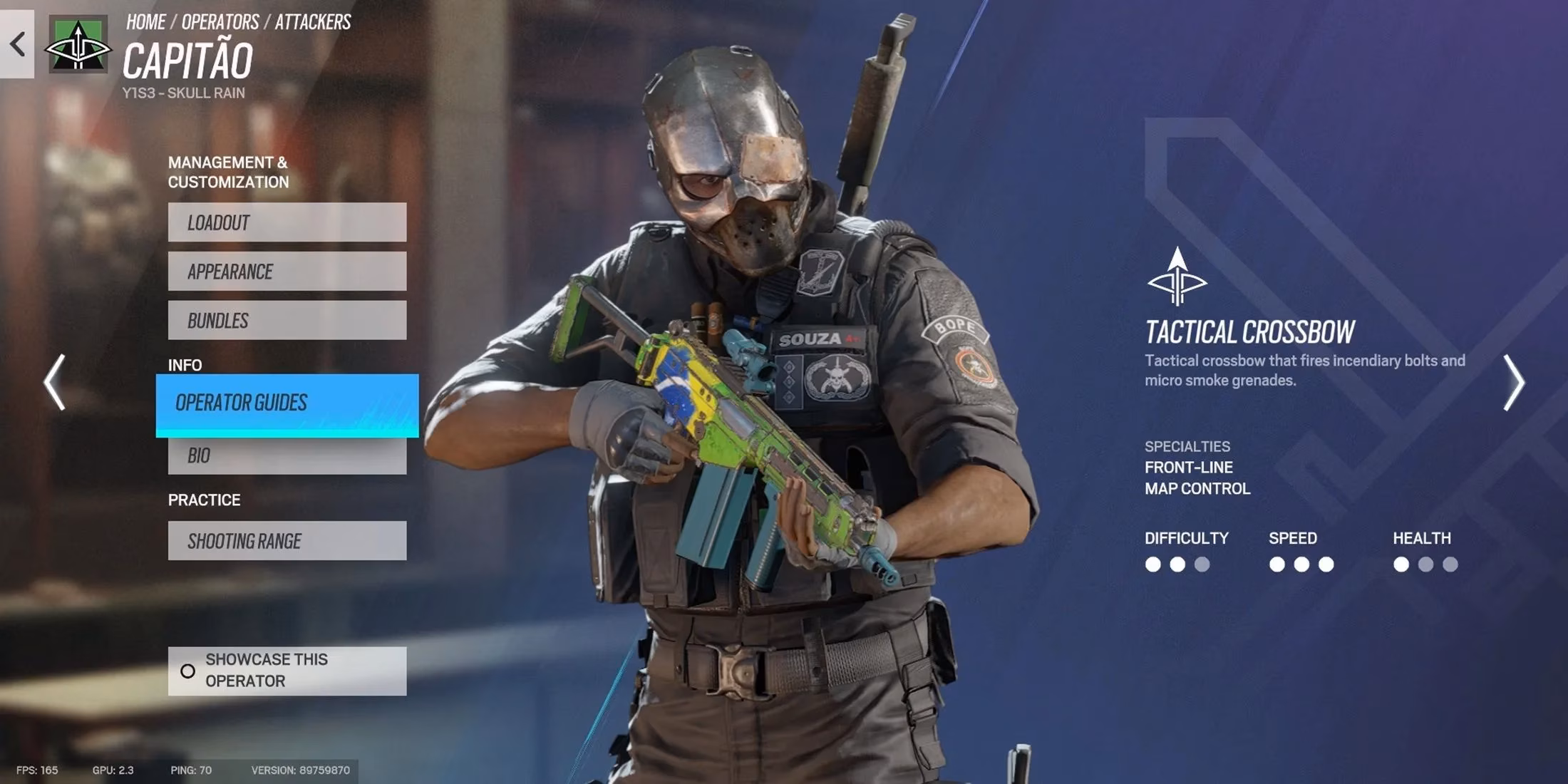Click the CAPITÃO title text
Screen dimensions: 1568x784
point(189,61)
